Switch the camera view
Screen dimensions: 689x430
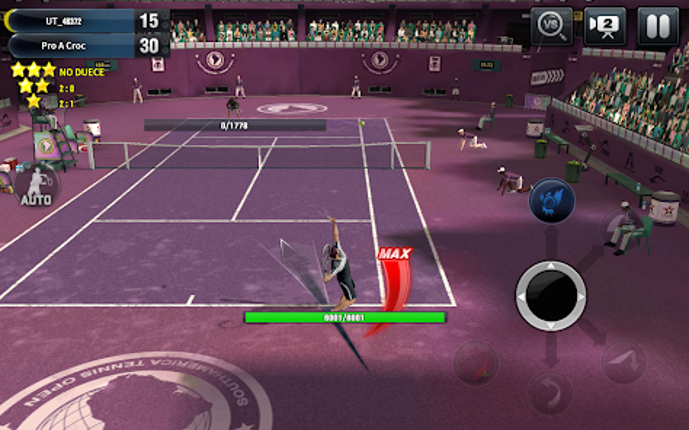[605, 26]
